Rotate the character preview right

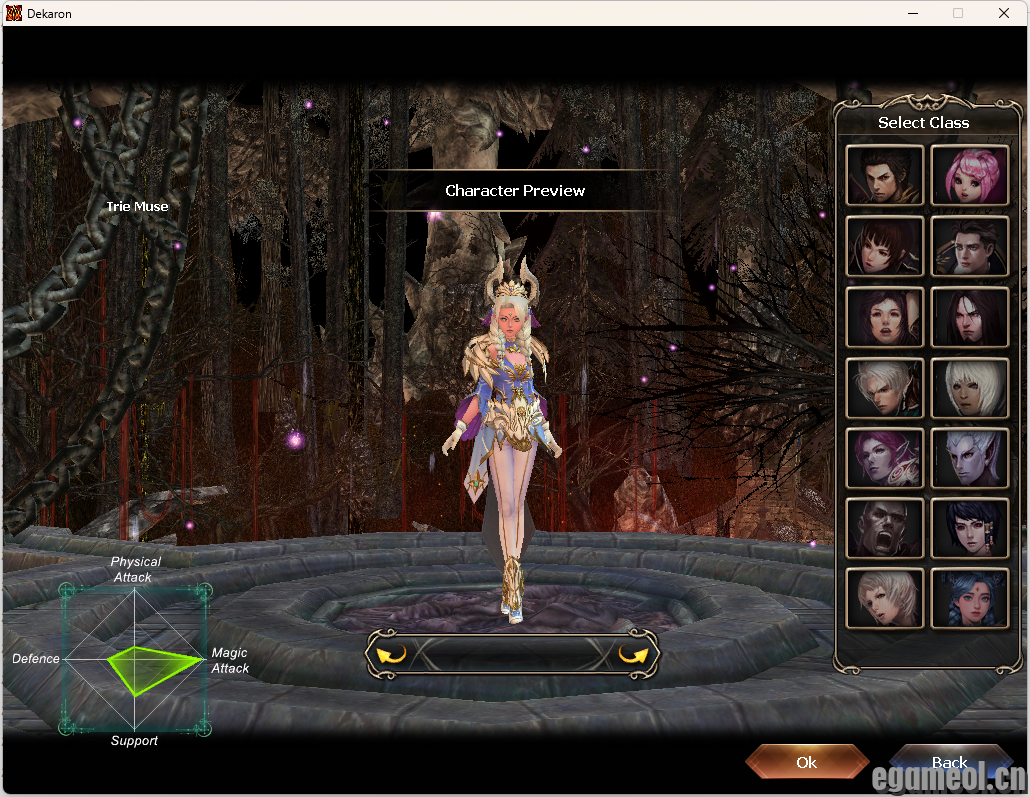(x=633, y=655)
